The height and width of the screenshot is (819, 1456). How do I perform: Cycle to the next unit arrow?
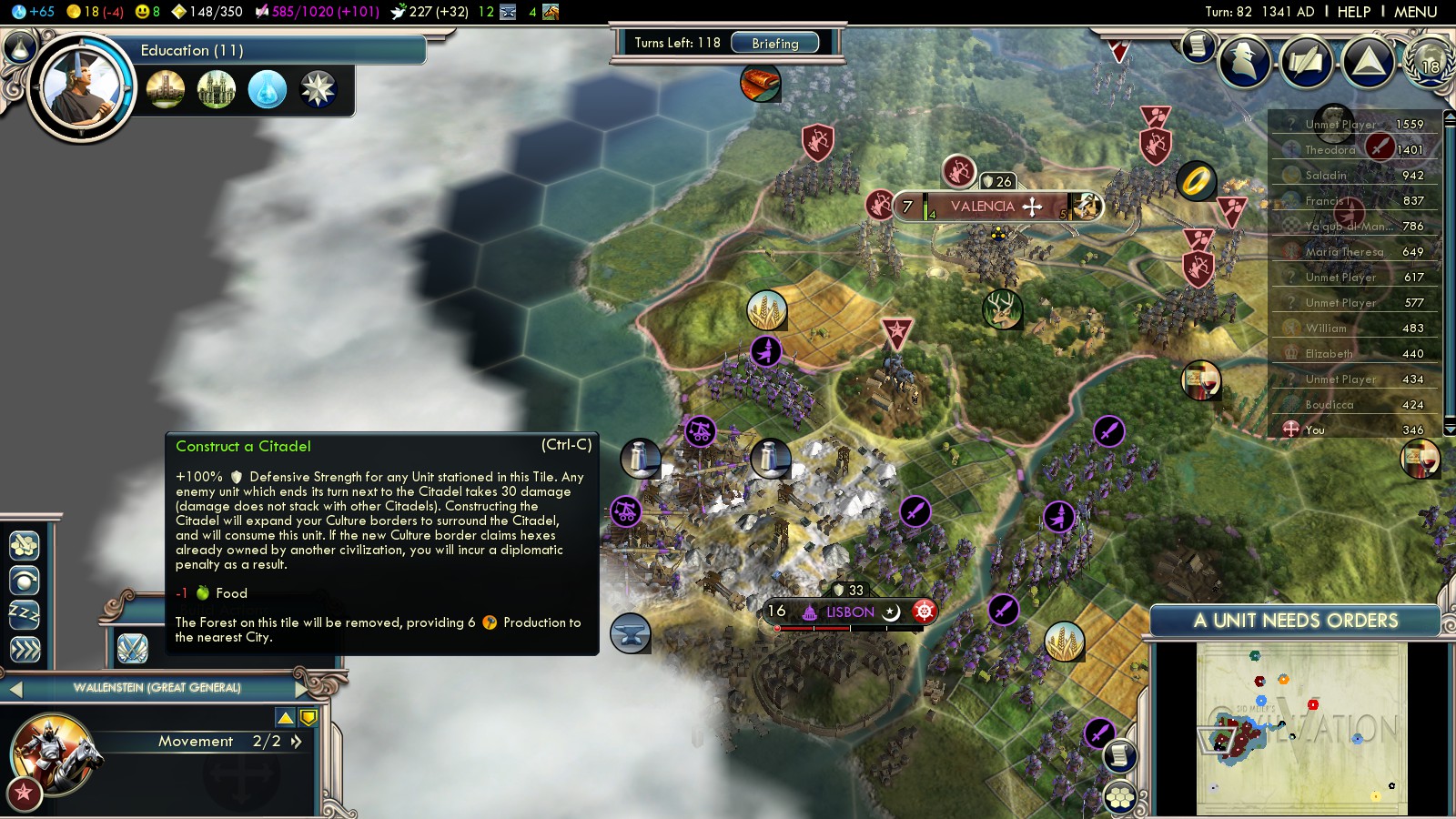coord(302,689)
